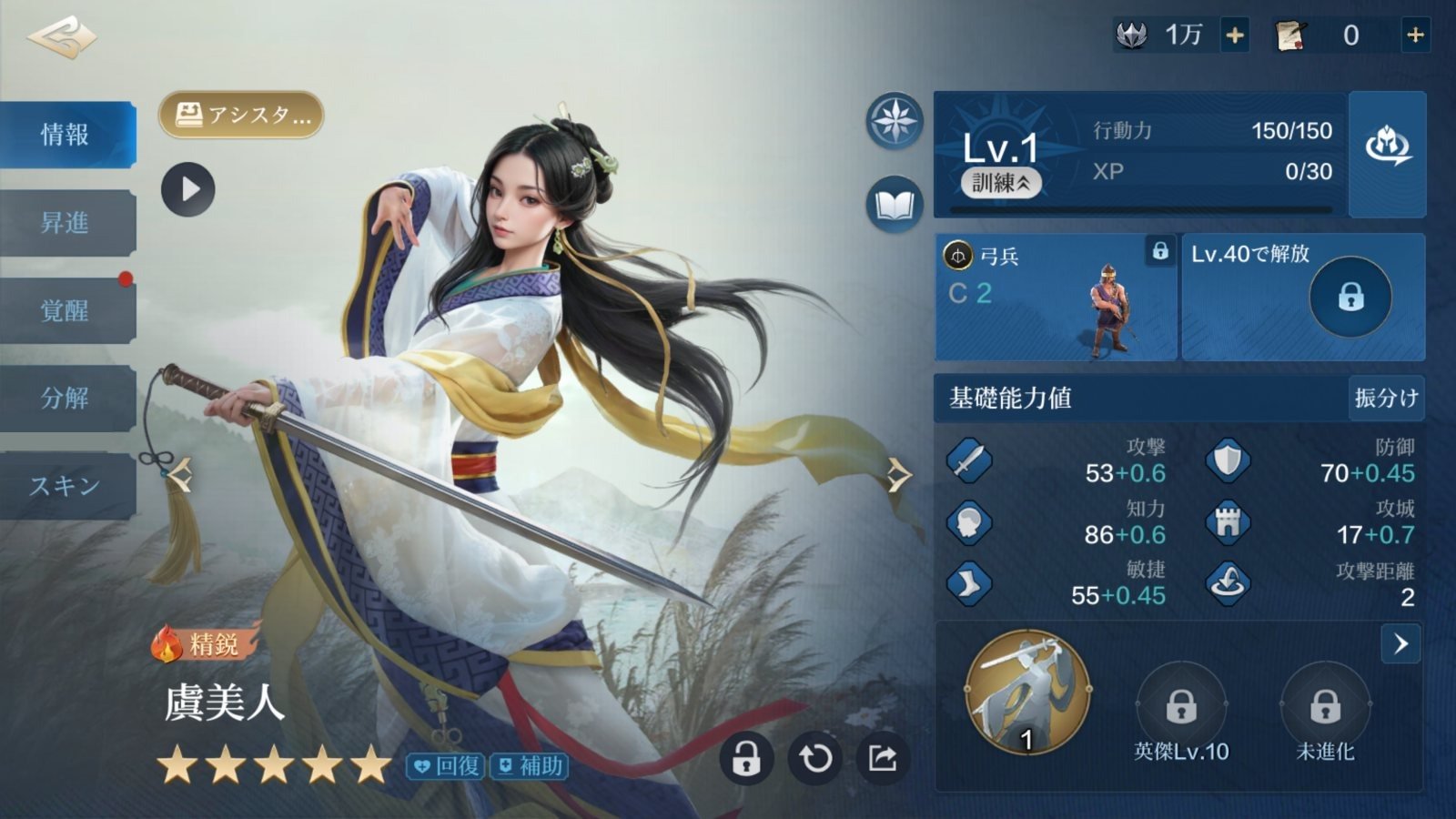Open the 振分け stat allocation
This screenshot has height=819, width=1456.
(1386, 398)
